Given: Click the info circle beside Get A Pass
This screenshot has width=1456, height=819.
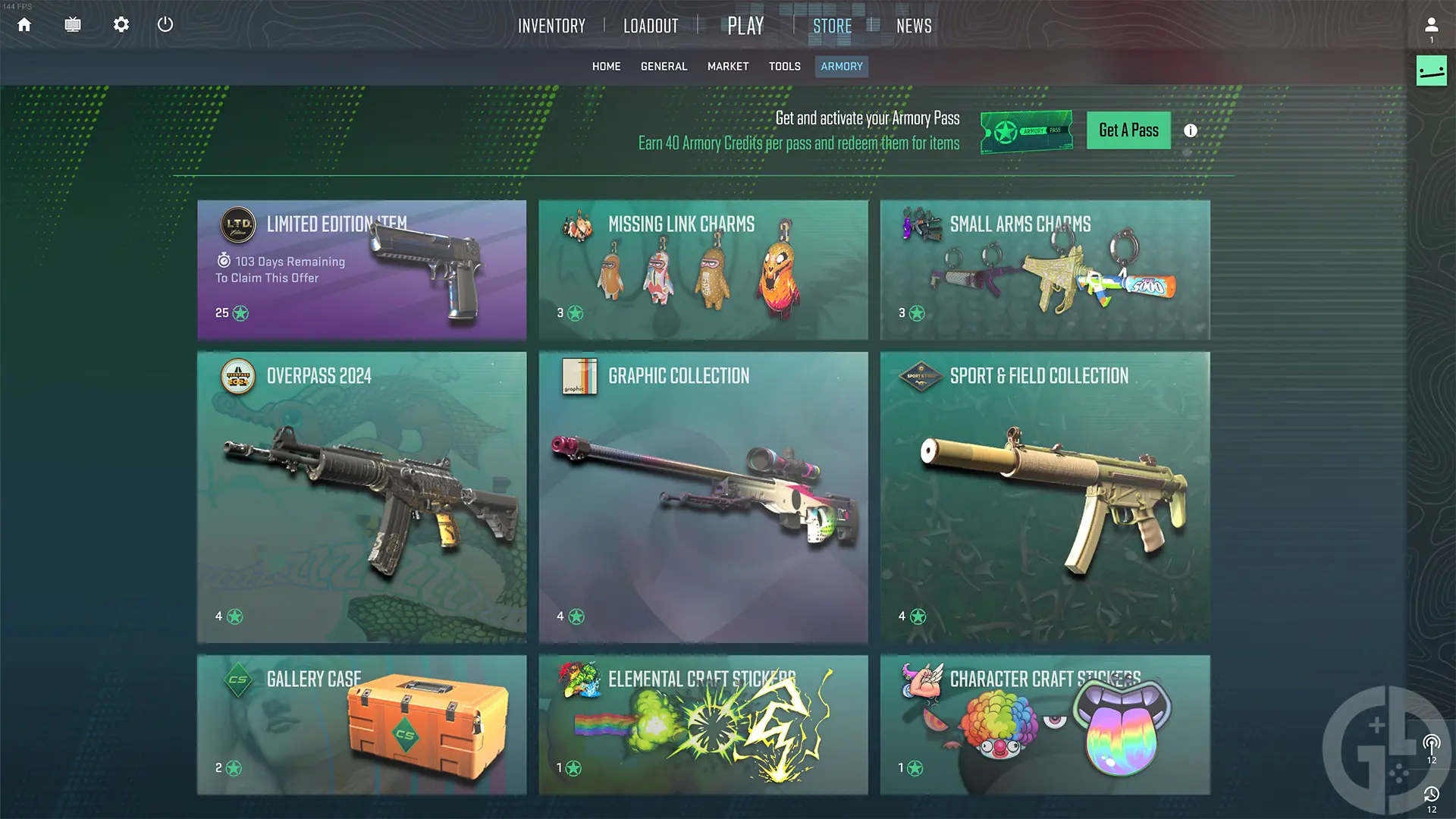Looking at the screenshot, I should (x=1191, y=130).
